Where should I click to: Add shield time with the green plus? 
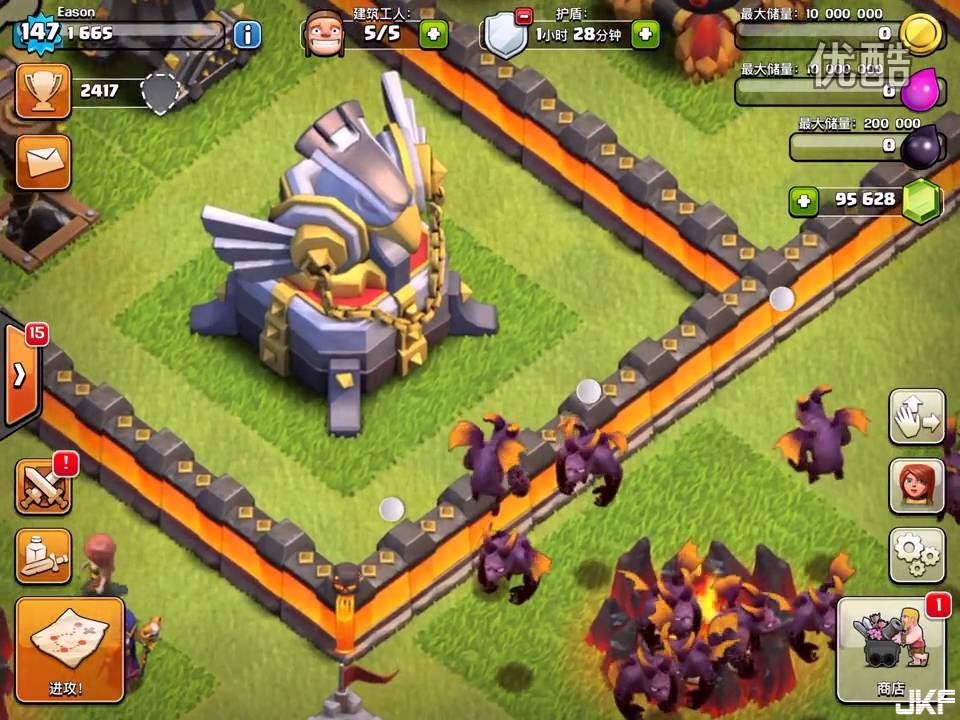(646, 34)
